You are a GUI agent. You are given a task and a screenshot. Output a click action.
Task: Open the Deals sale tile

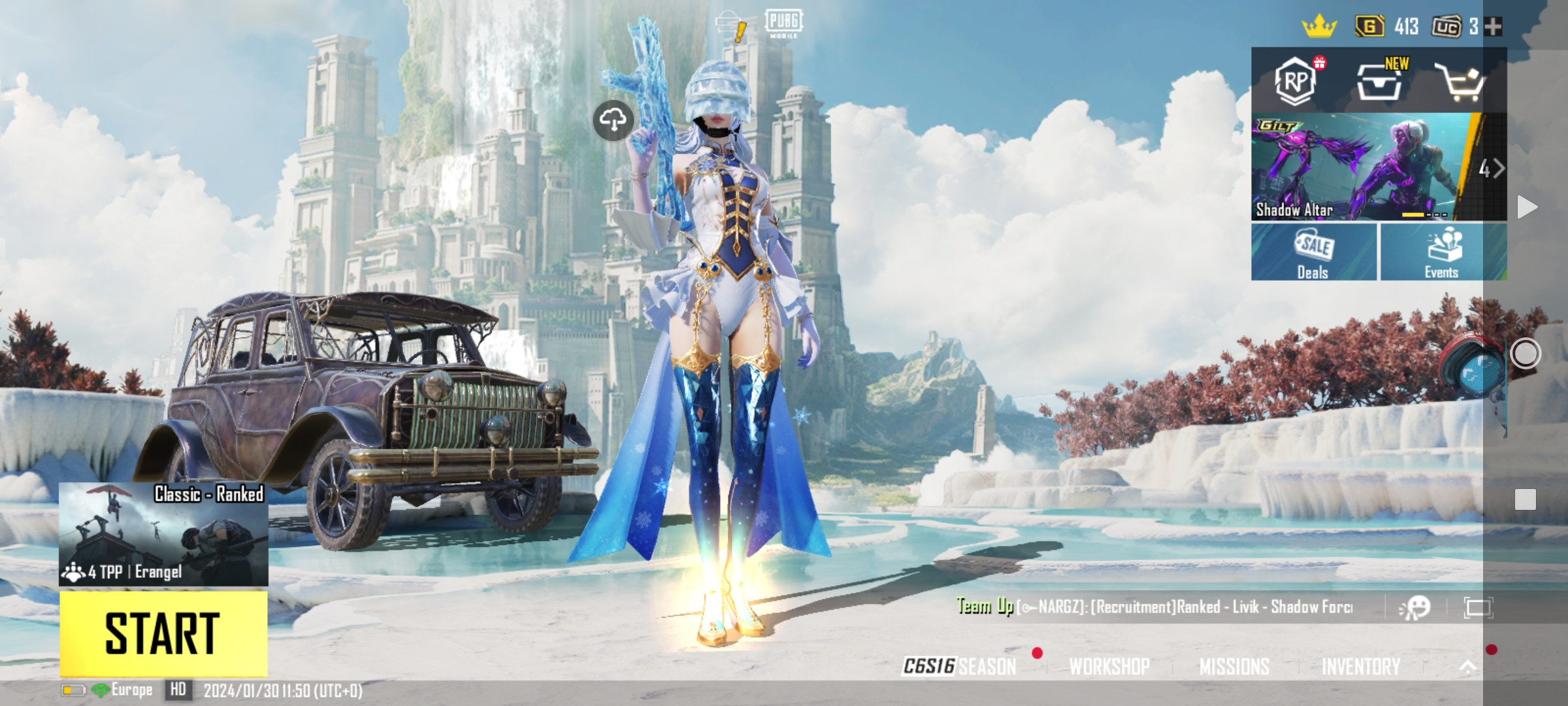[x=1313, y=252]
